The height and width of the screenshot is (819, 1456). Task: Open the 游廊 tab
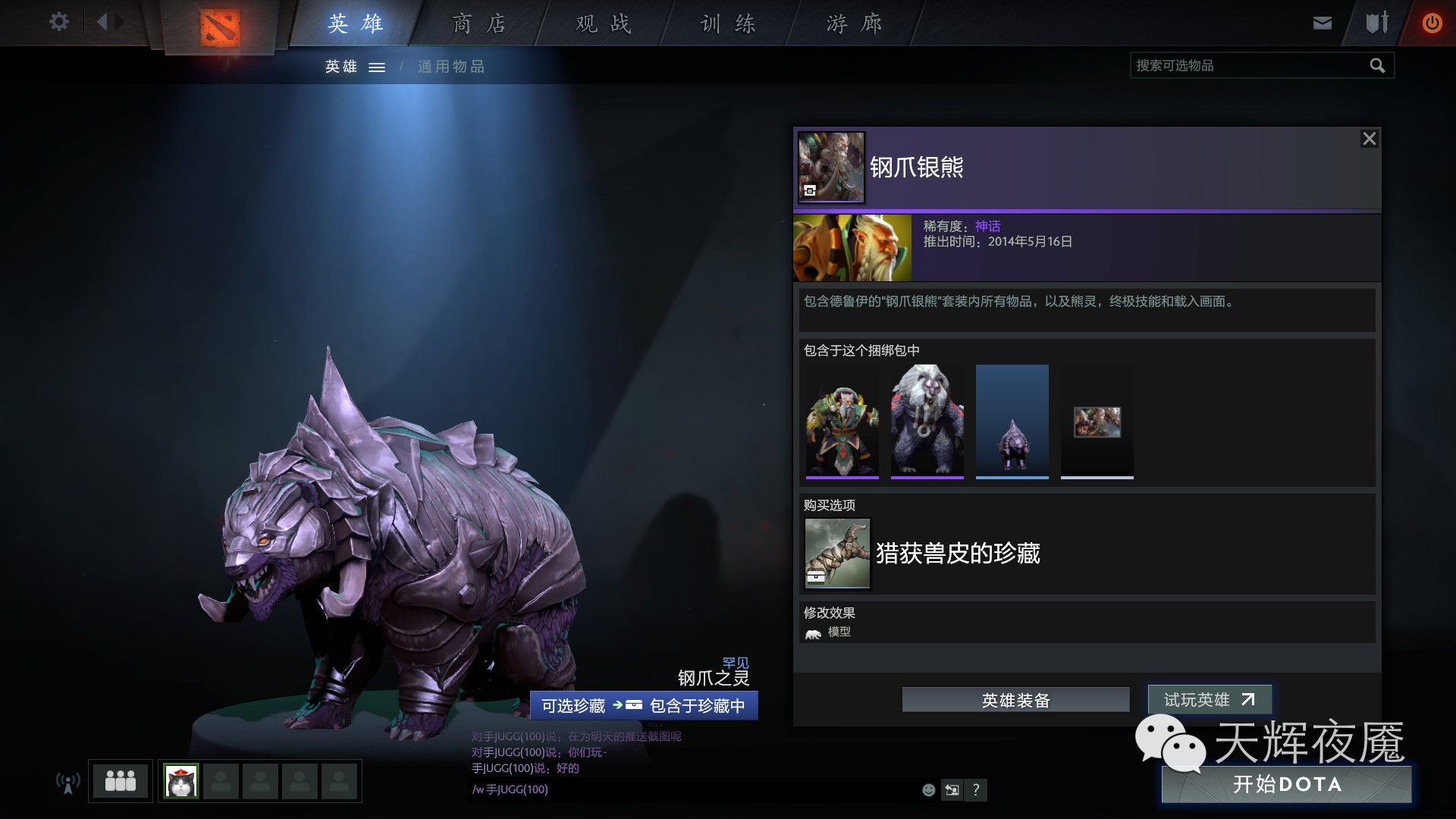(852, 23)
